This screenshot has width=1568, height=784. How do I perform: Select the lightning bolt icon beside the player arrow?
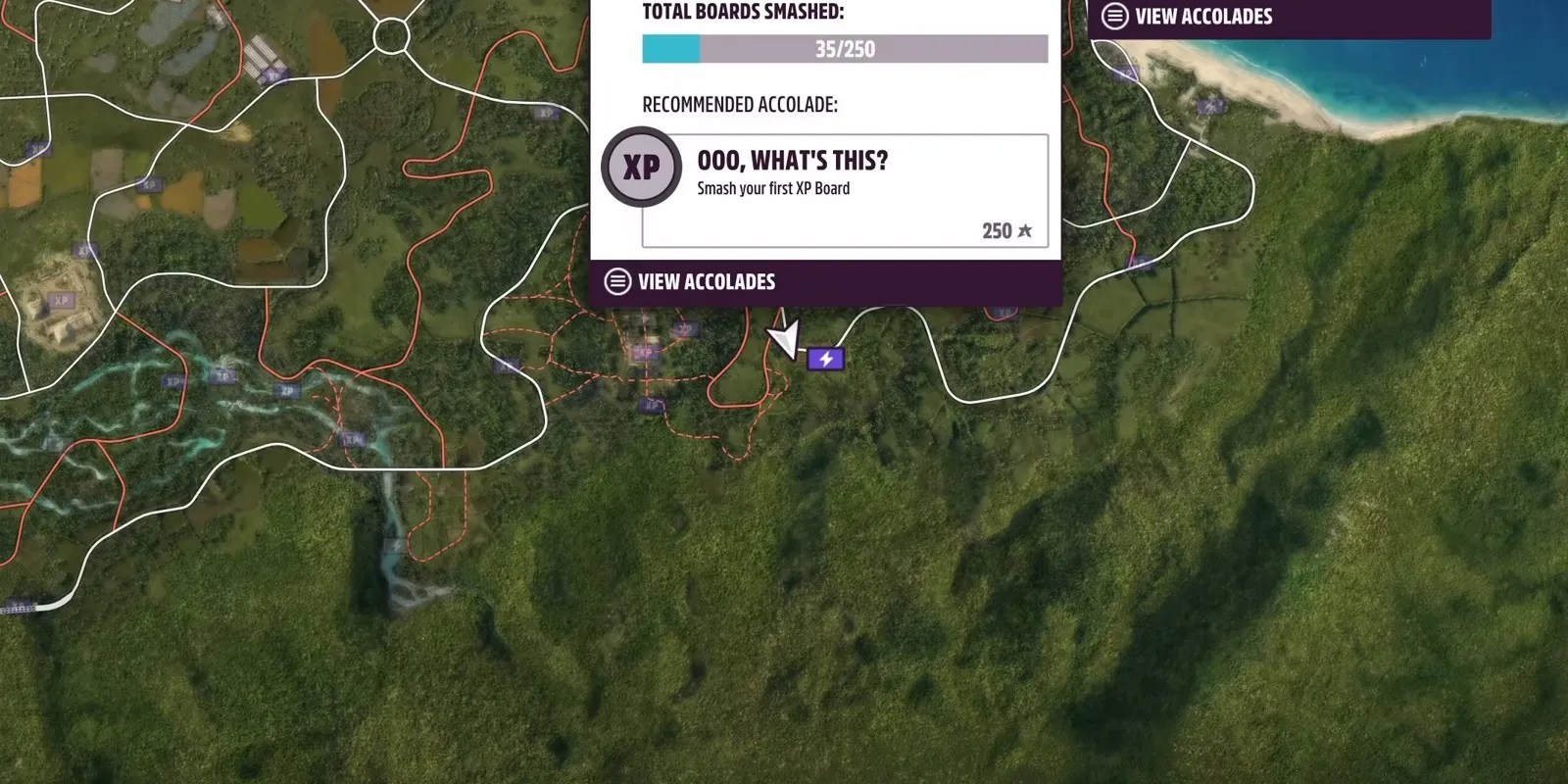coord(826,358)
